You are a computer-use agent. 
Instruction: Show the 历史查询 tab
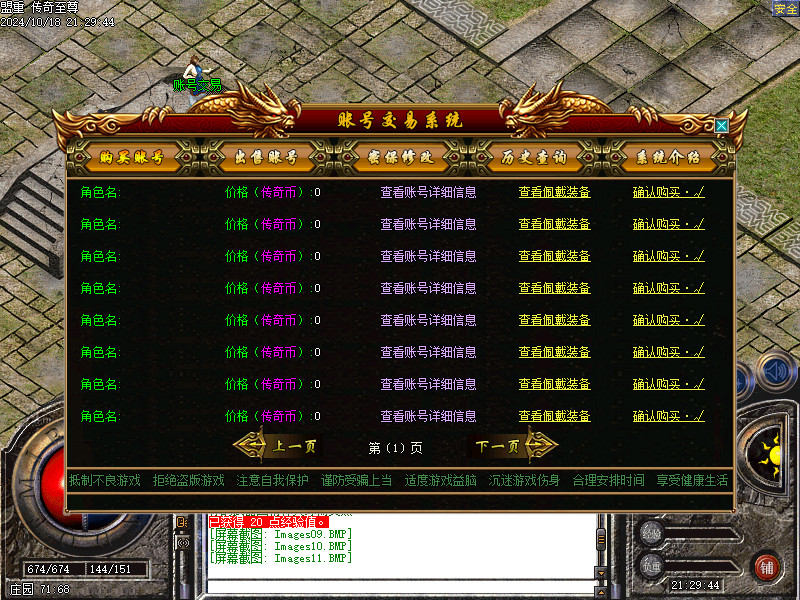click(x=534, y=158)
